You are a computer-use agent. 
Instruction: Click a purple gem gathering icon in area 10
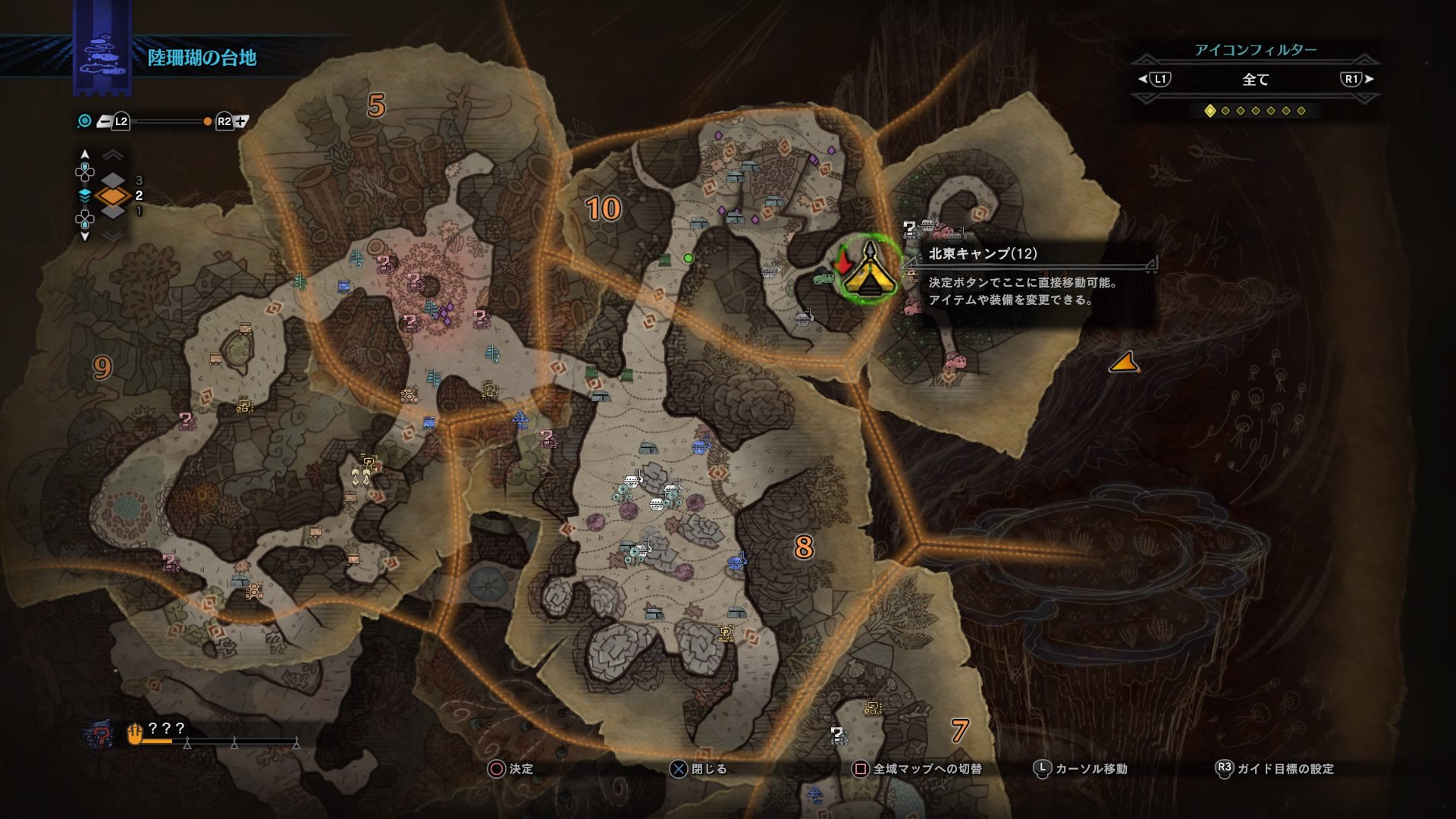point(718,135)
